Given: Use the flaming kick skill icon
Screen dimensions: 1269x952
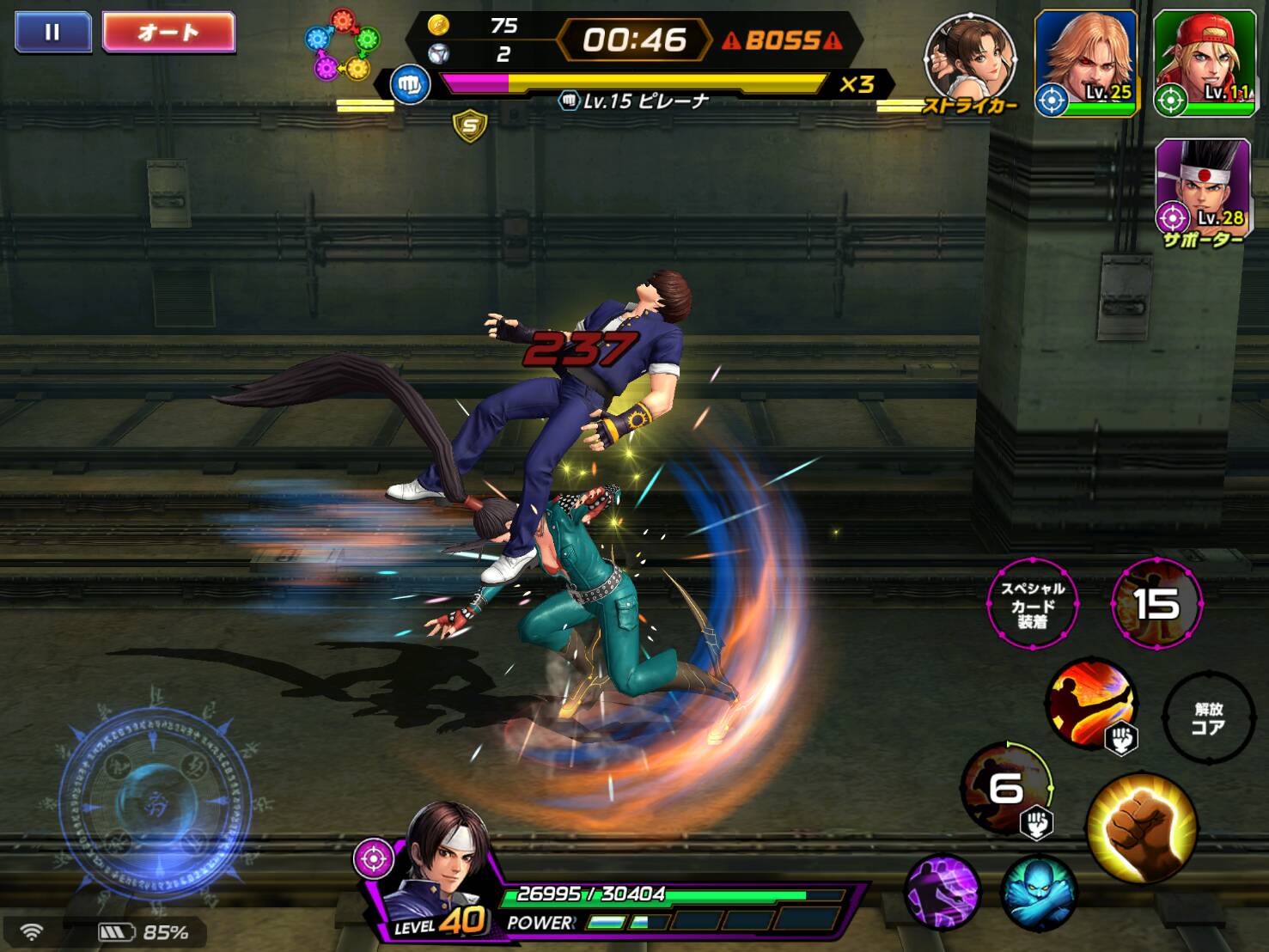Looking at the screenshot, I should coord(1091,702).
